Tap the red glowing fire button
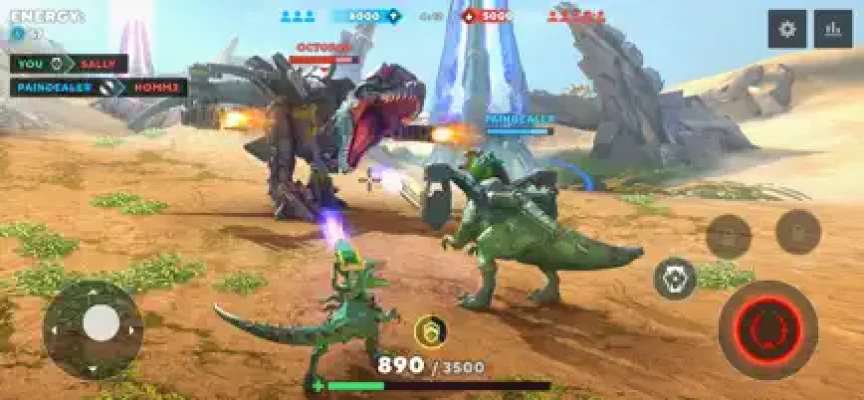Screen dimensions: 864x400 [x=768, y=329]
